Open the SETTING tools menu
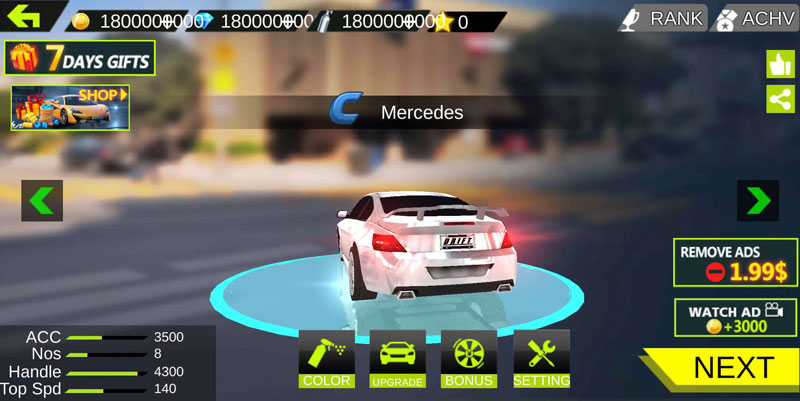 541,359
